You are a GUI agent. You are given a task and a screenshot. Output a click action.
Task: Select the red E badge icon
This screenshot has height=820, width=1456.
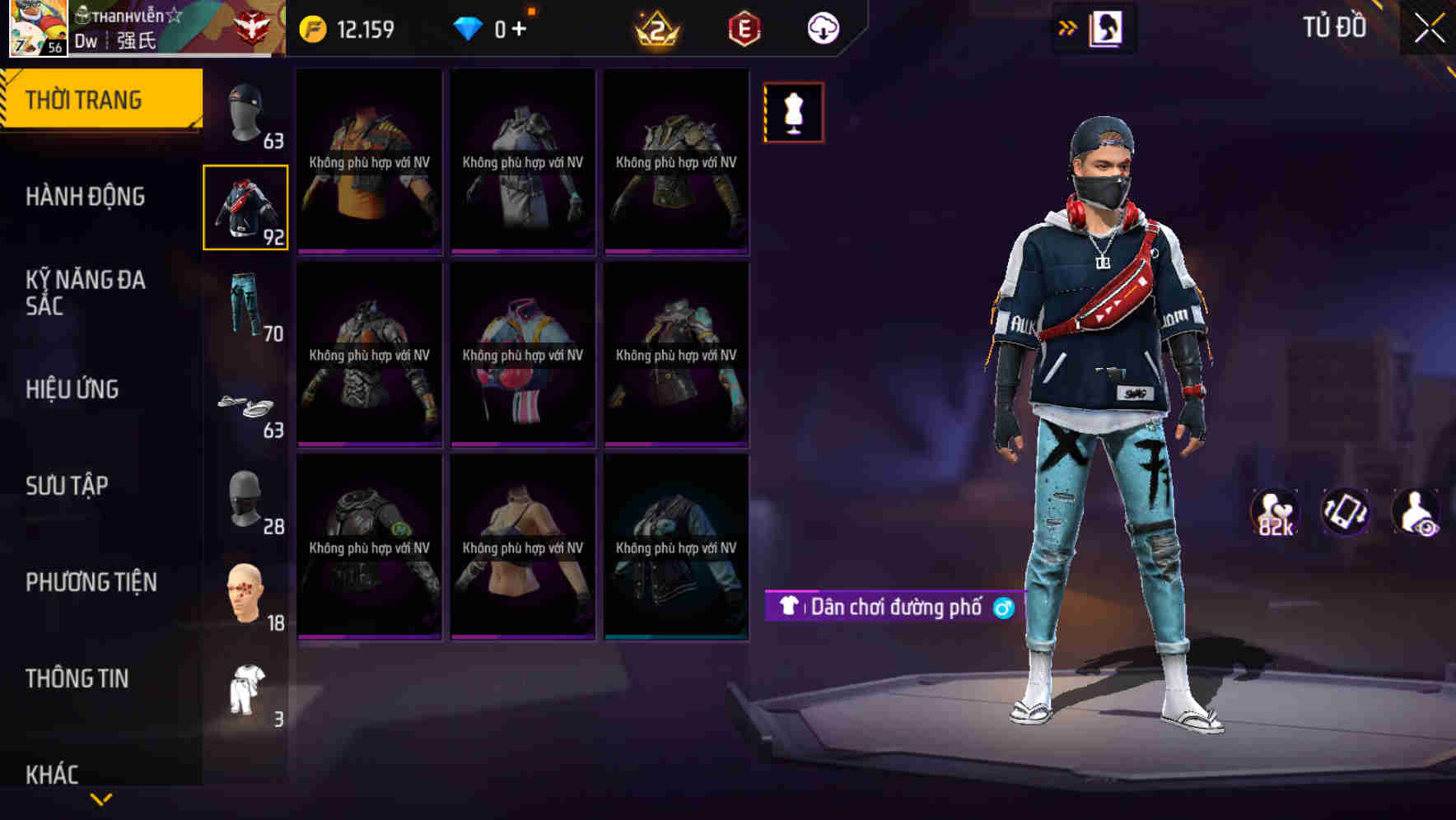click(x=744, y=27)
